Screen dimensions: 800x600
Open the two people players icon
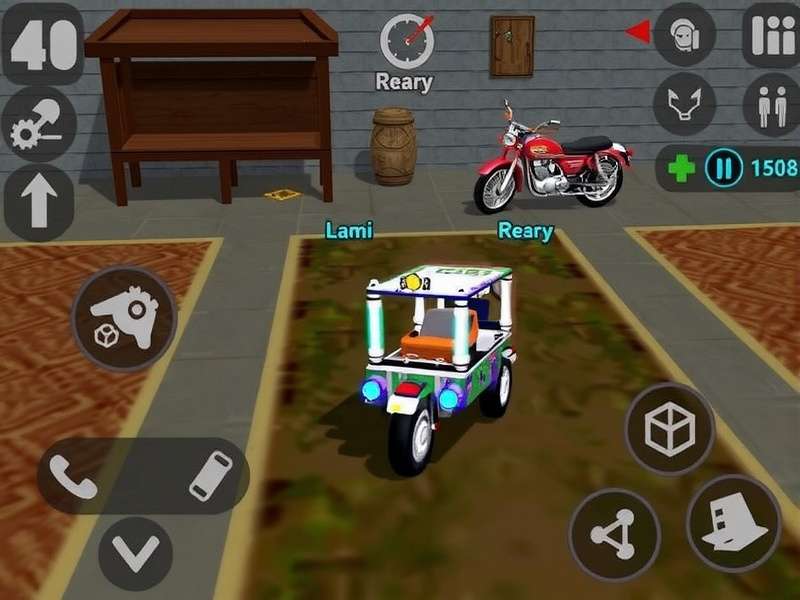click(771, 102)
